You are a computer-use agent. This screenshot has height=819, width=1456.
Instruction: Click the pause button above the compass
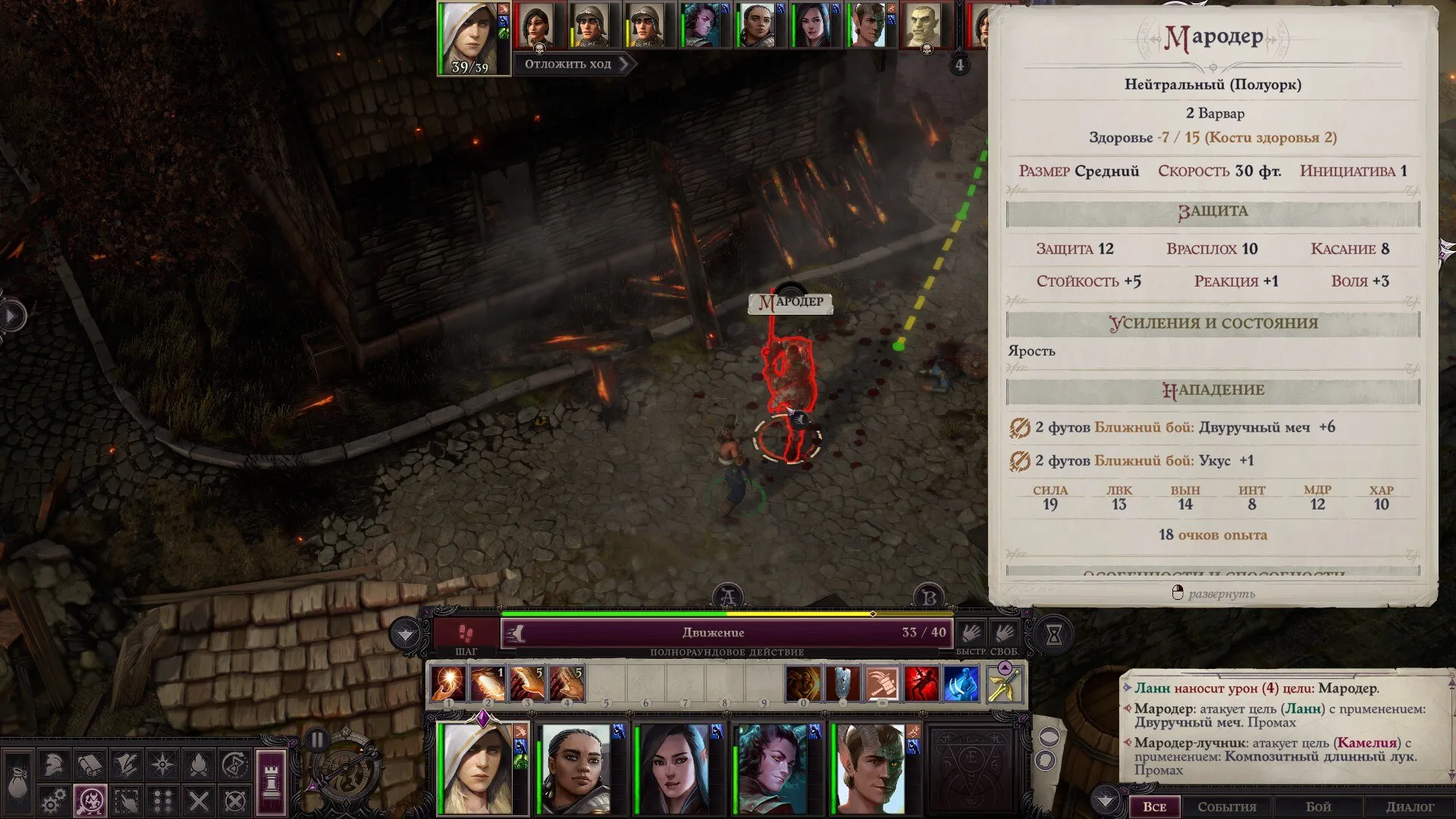pos(317,739)
